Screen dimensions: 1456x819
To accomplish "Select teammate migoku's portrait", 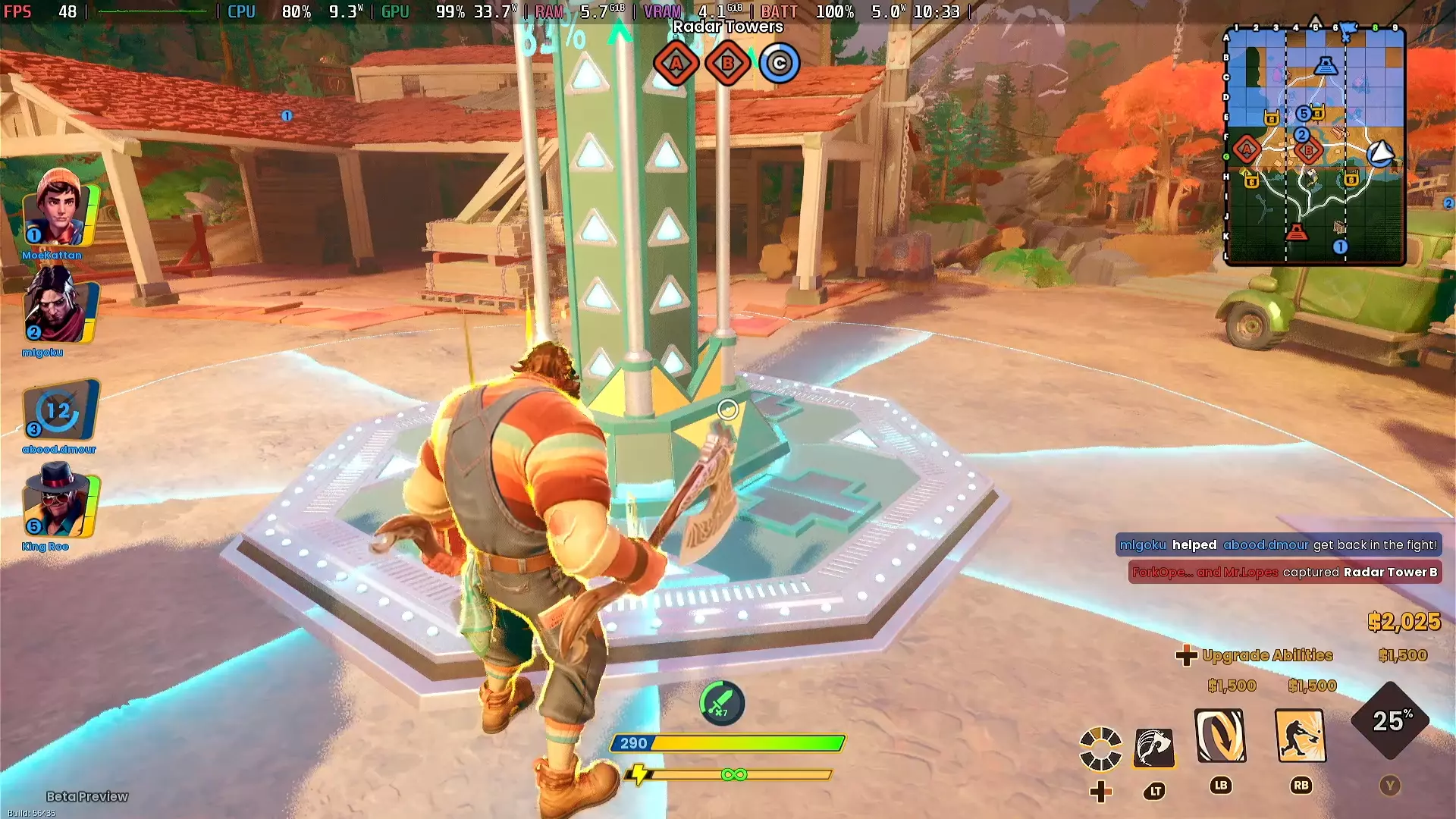I will point(59,307).
